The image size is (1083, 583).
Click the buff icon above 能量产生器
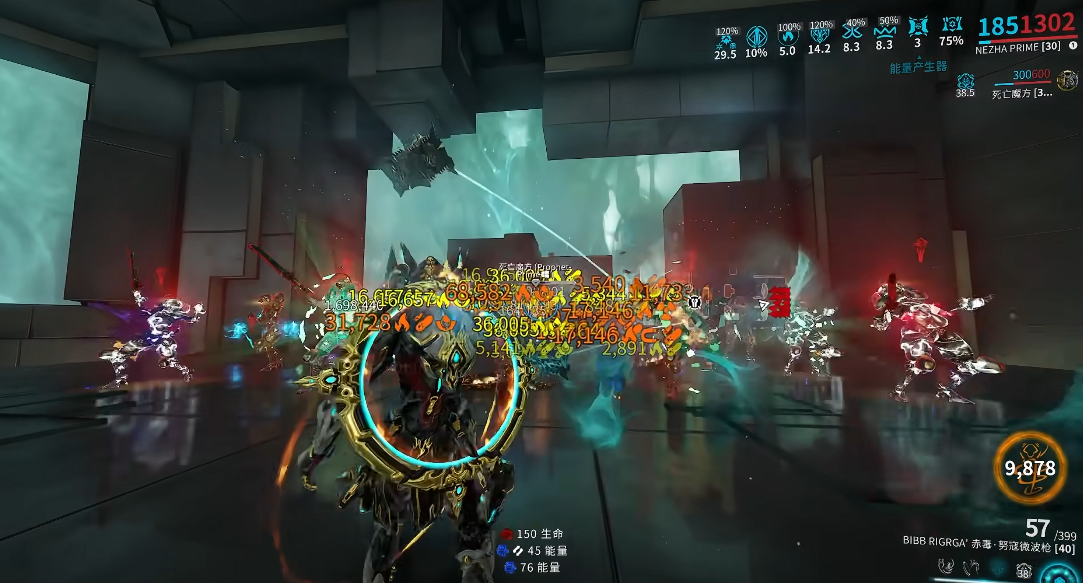coord(918,27)
